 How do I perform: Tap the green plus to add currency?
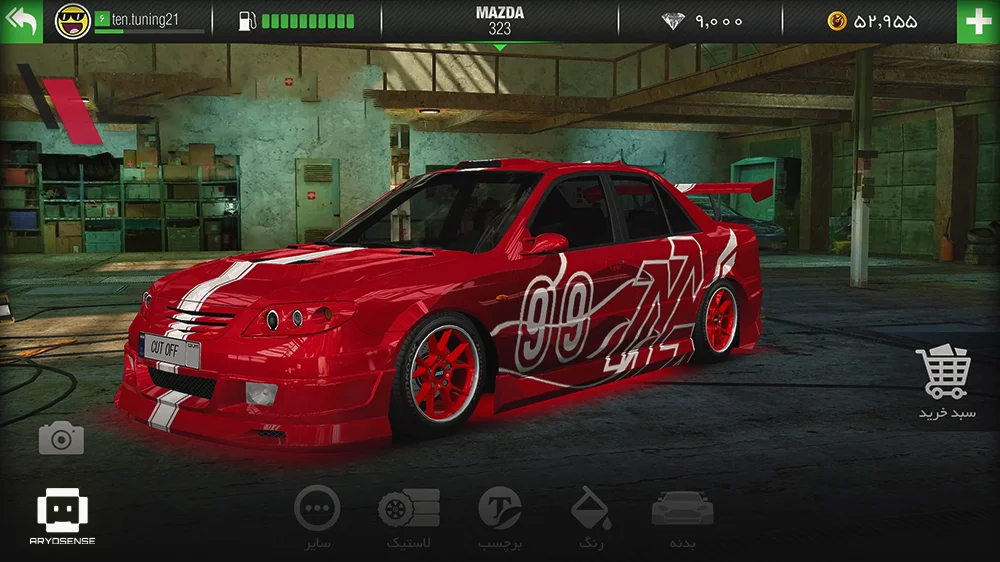(977, 21)
